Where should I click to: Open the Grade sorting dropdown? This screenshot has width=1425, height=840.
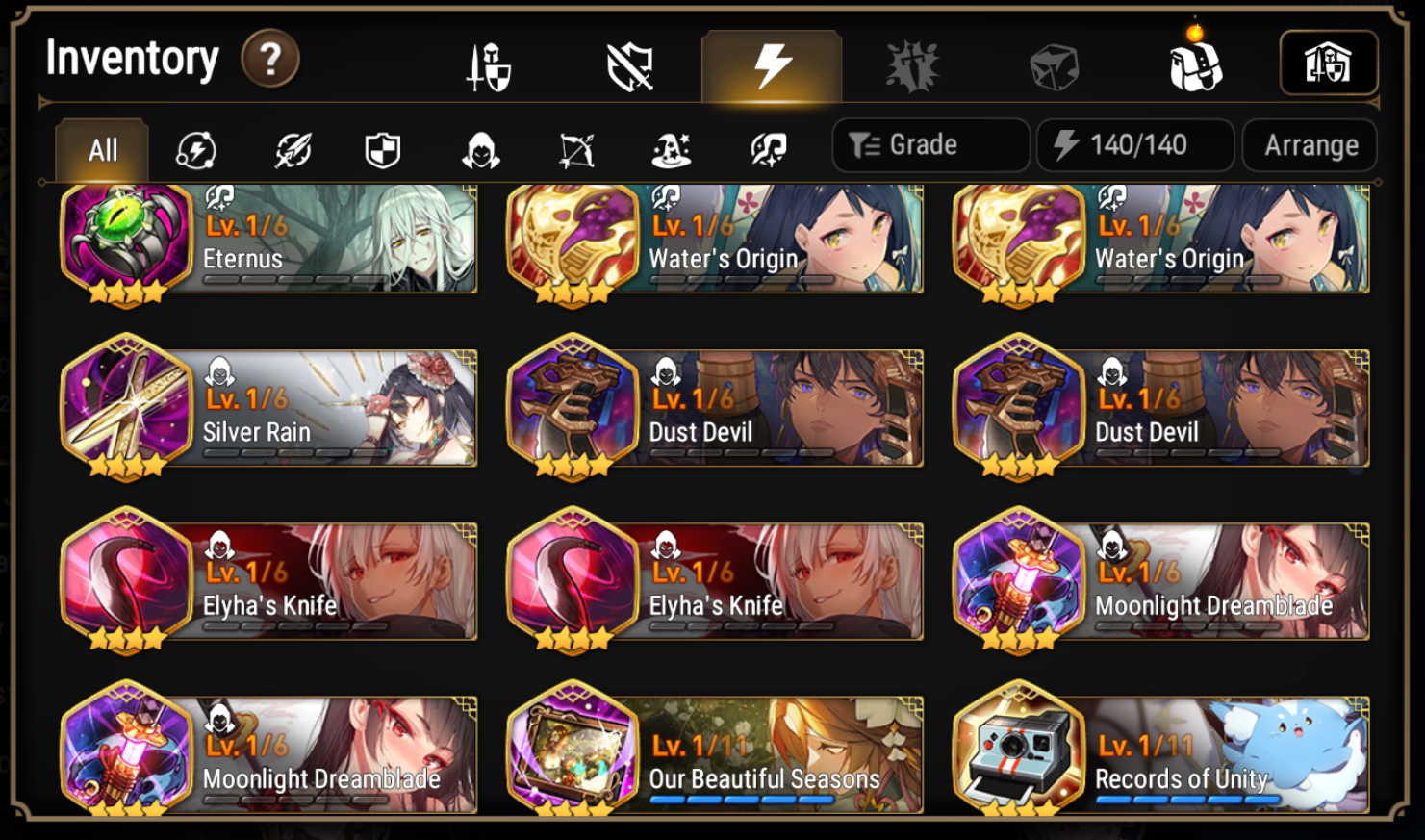pos(929,144)
